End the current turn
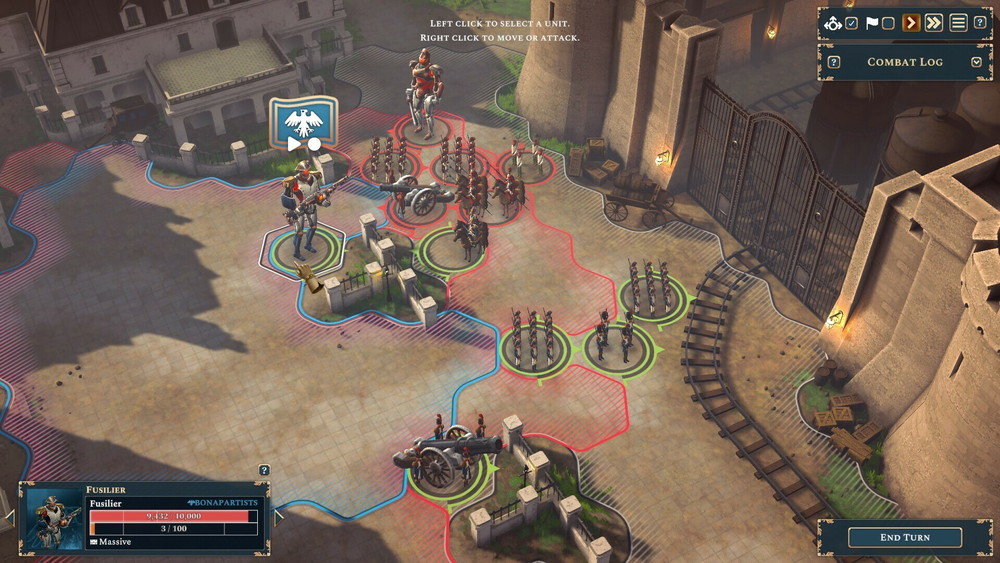Image resolution: width=1000 pixels, height=563 pixels. 904,537
